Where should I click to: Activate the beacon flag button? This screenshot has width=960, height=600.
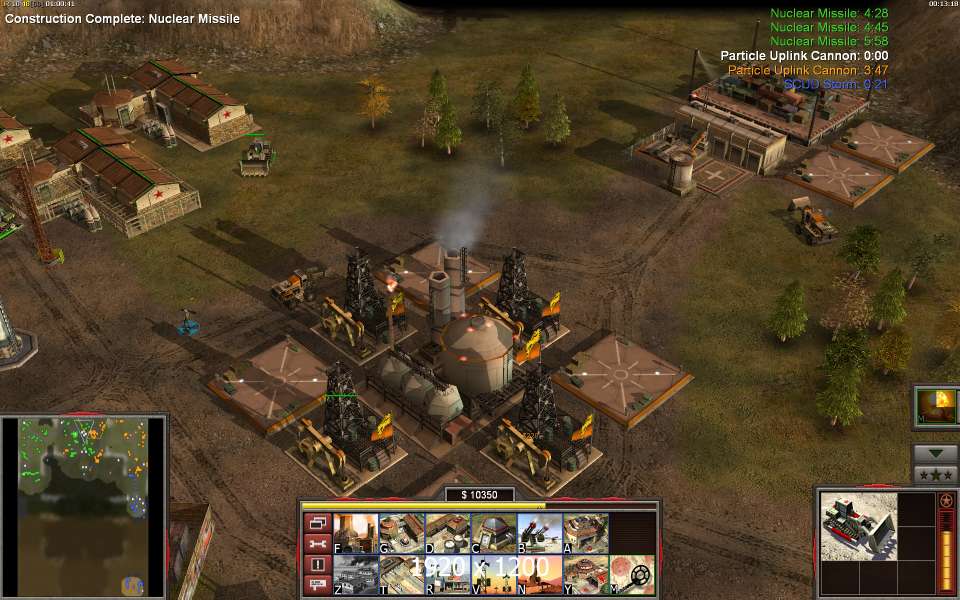[x=317, y=585]
